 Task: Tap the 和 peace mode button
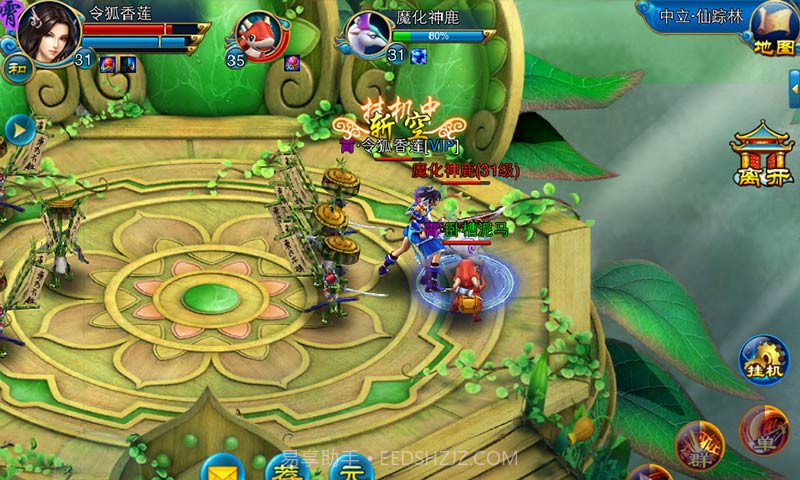tap(17, 68)
